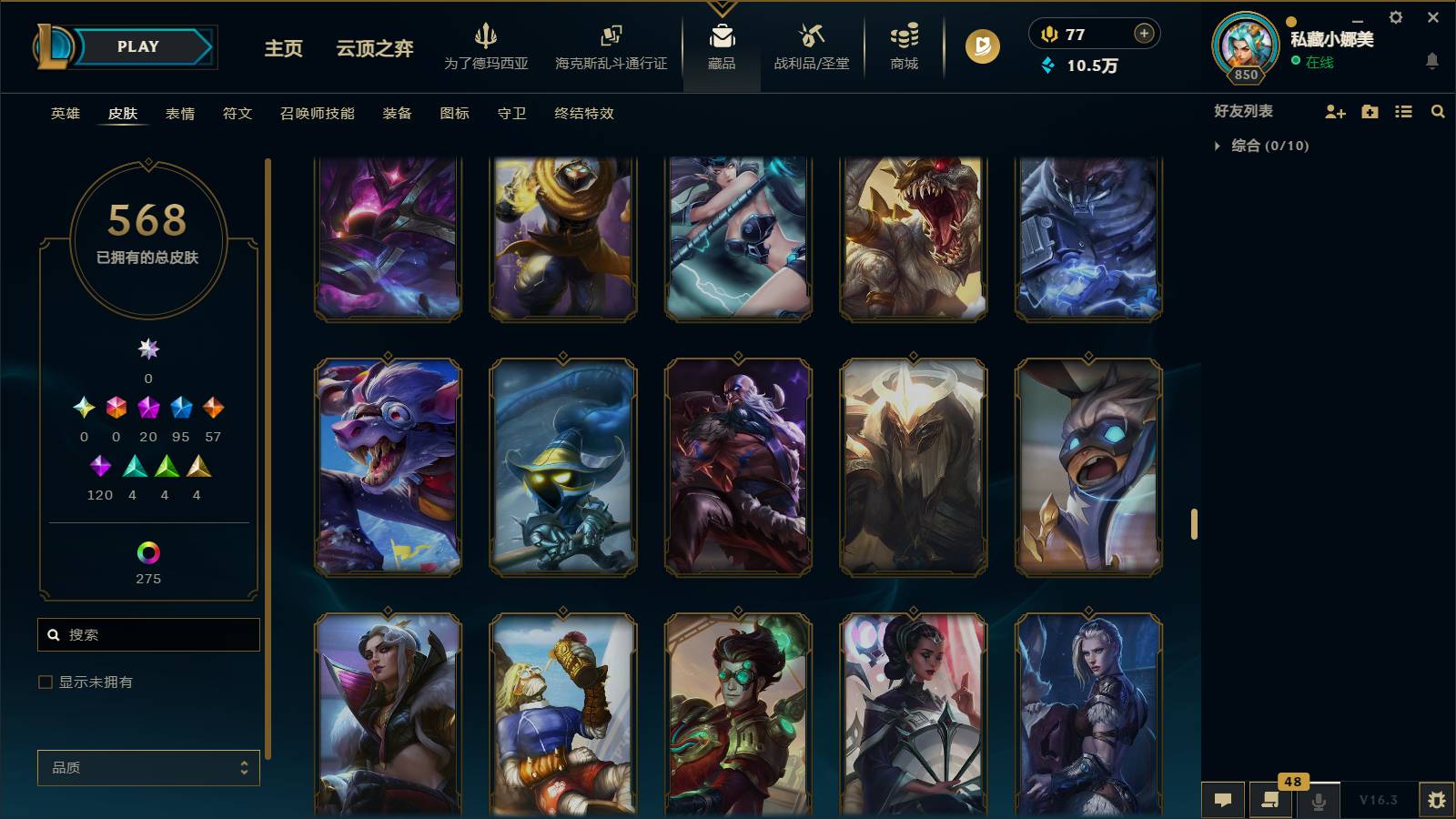1456x819 pixels.
Task: Toggle the chat panel icon at bottom right
Action: pos(1223,800)
